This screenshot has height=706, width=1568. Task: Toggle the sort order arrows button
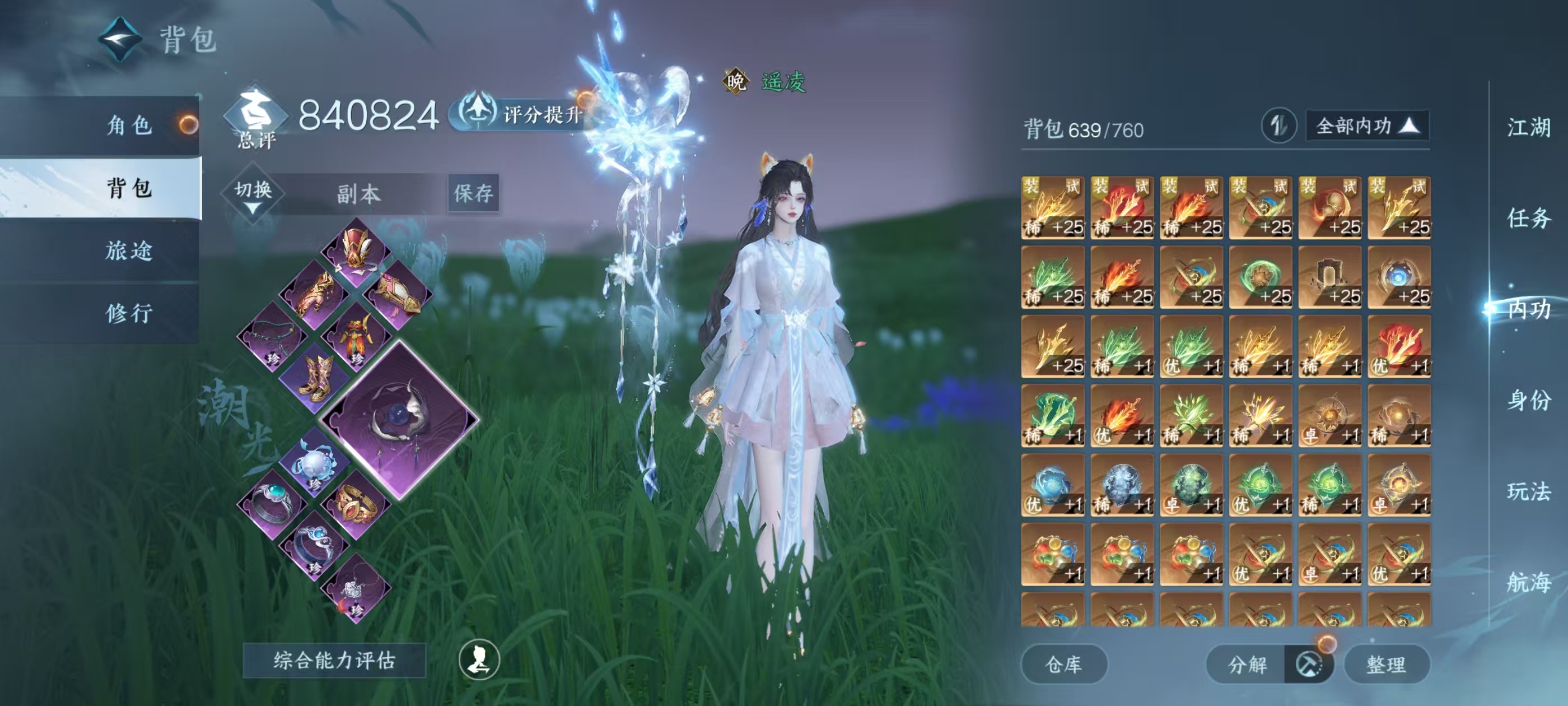pyautogui.click(x=1278, y=126)
